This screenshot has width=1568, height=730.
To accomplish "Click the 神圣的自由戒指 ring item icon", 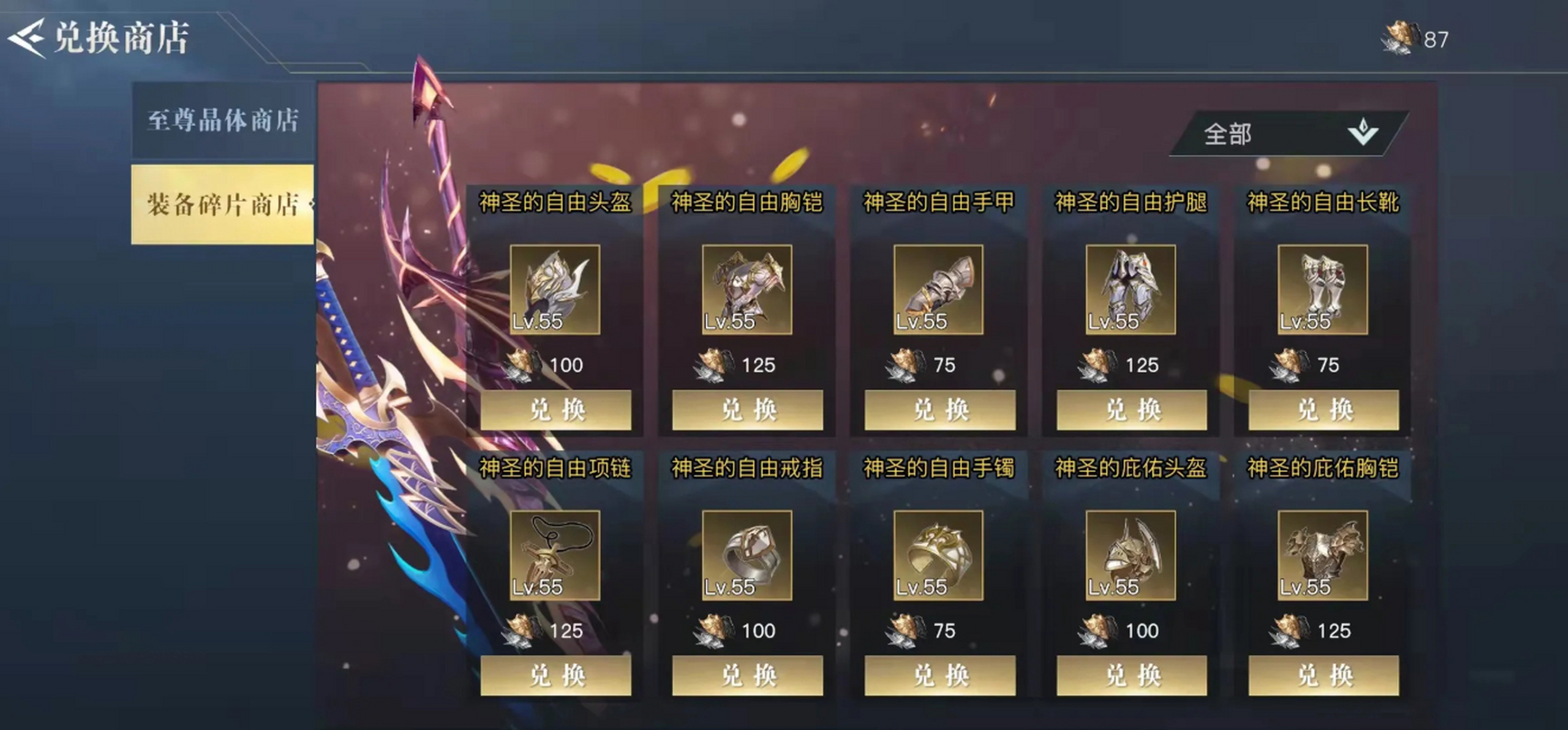I will click(747, 556).
